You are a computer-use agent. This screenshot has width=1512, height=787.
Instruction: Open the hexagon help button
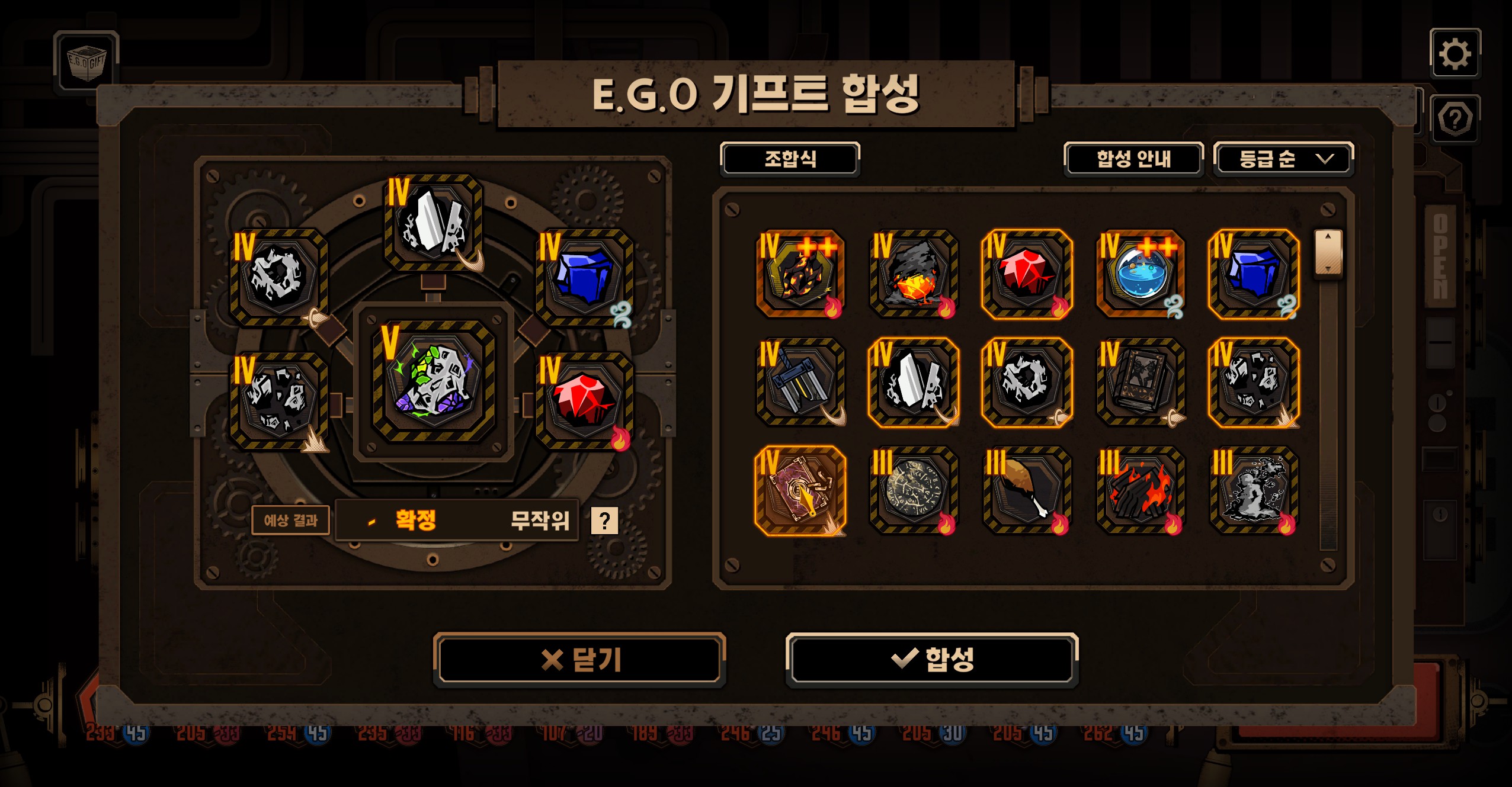(1455, 119)
